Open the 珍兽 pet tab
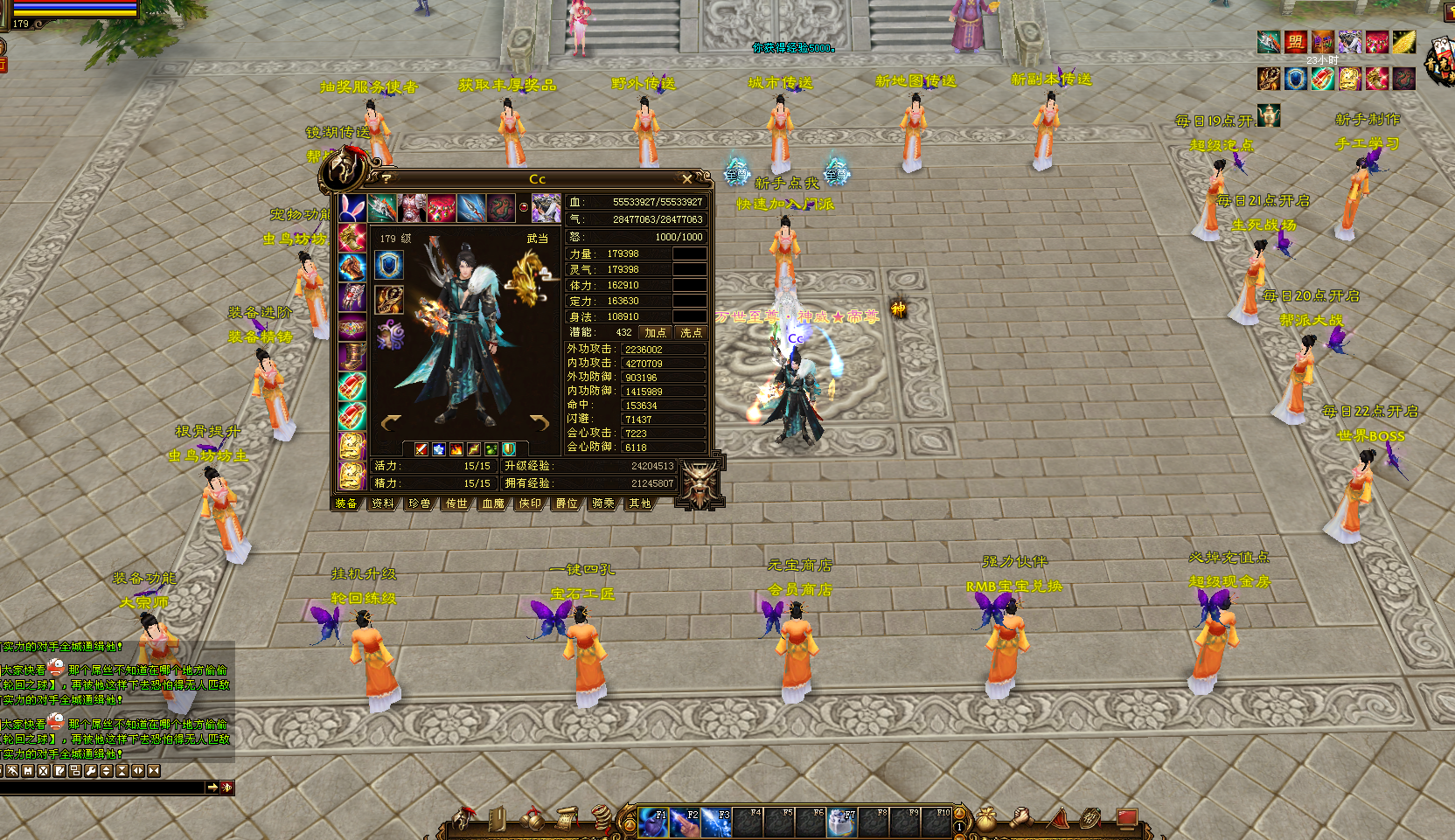Screen dimensions: 1455x840 pos(420,503)
